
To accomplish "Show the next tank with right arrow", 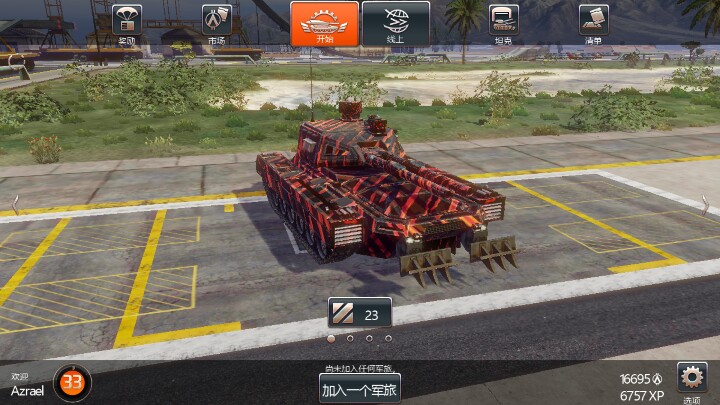I will 705,203.
